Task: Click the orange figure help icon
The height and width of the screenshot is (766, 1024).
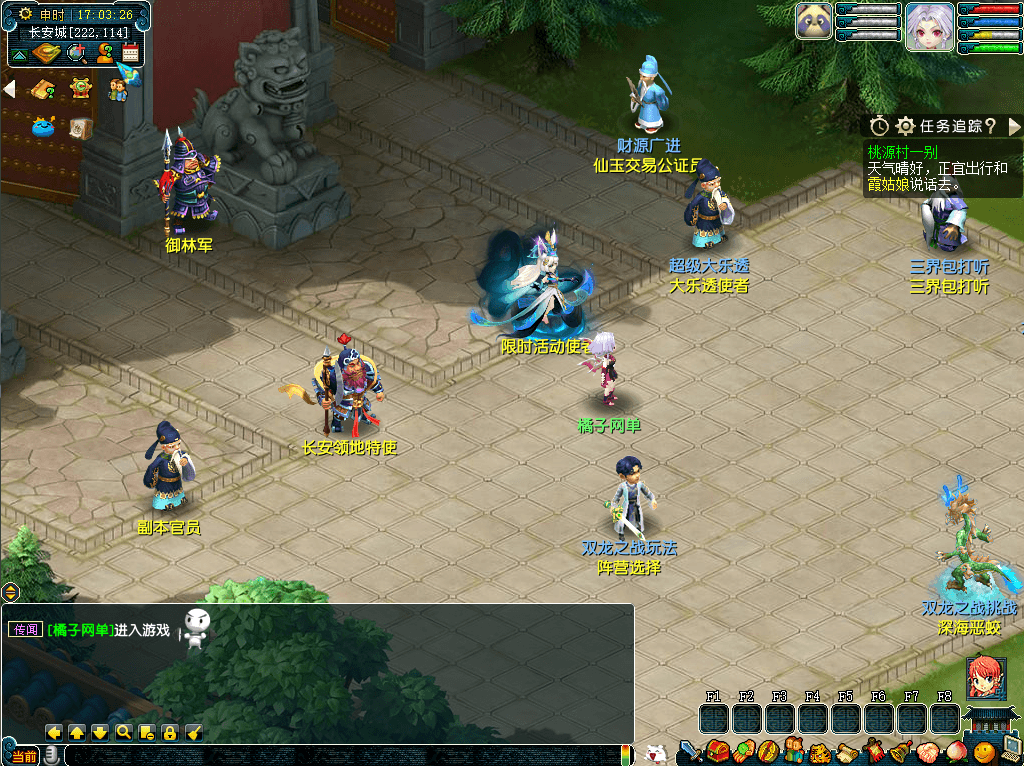Action: (x=104, y=52)
